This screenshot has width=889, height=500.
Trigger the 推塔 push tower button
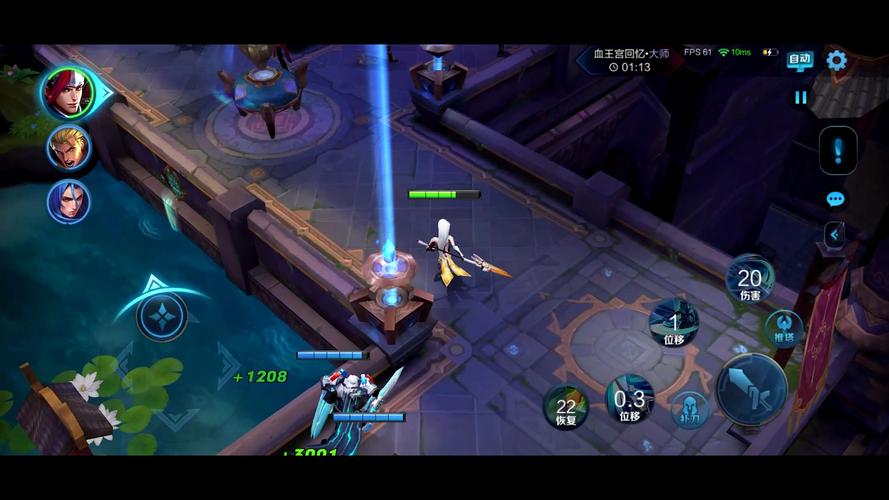point(783,328)
